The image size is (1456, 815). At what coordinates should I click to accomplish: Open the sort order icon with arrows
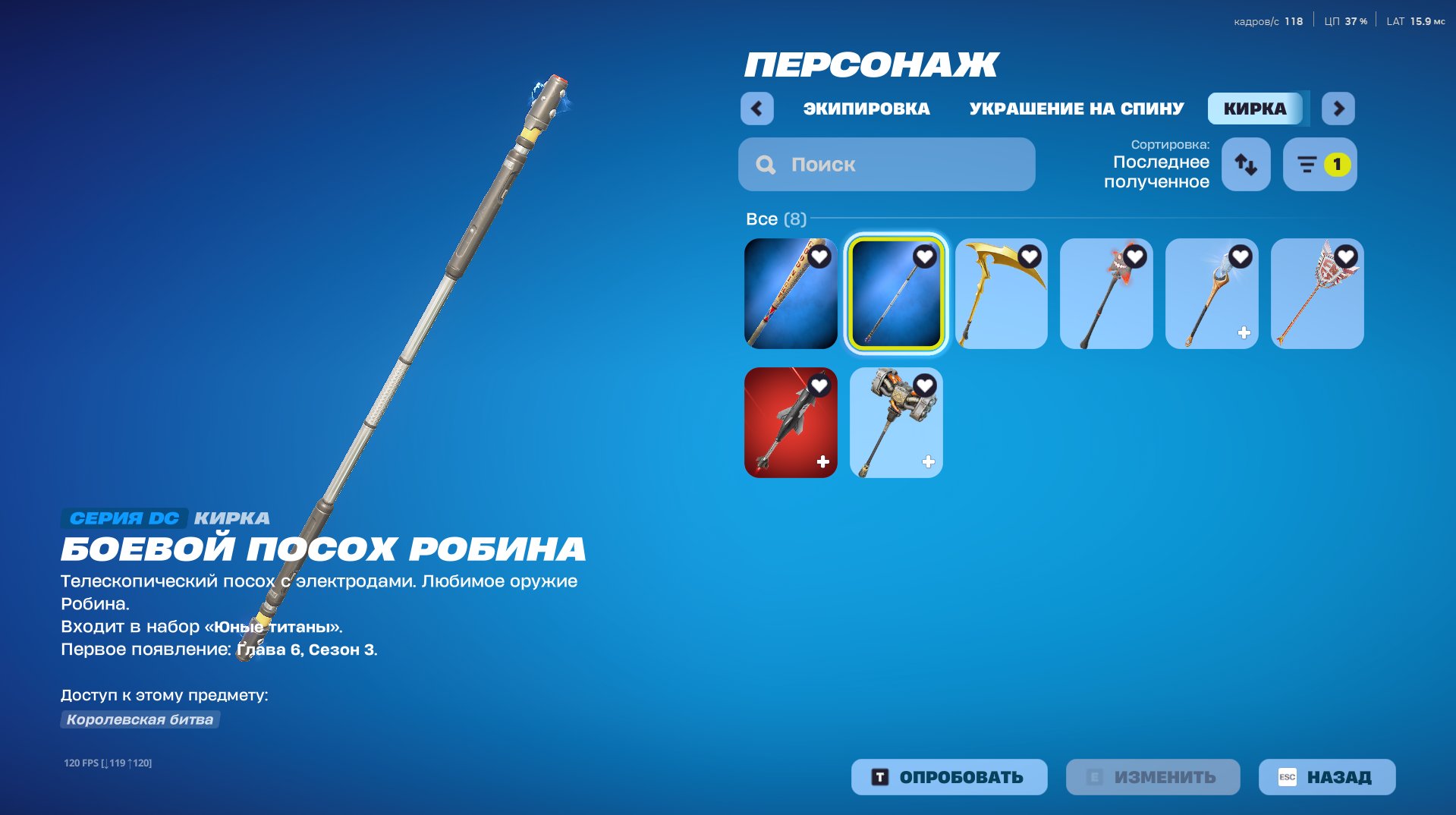tap(1245, 164)
